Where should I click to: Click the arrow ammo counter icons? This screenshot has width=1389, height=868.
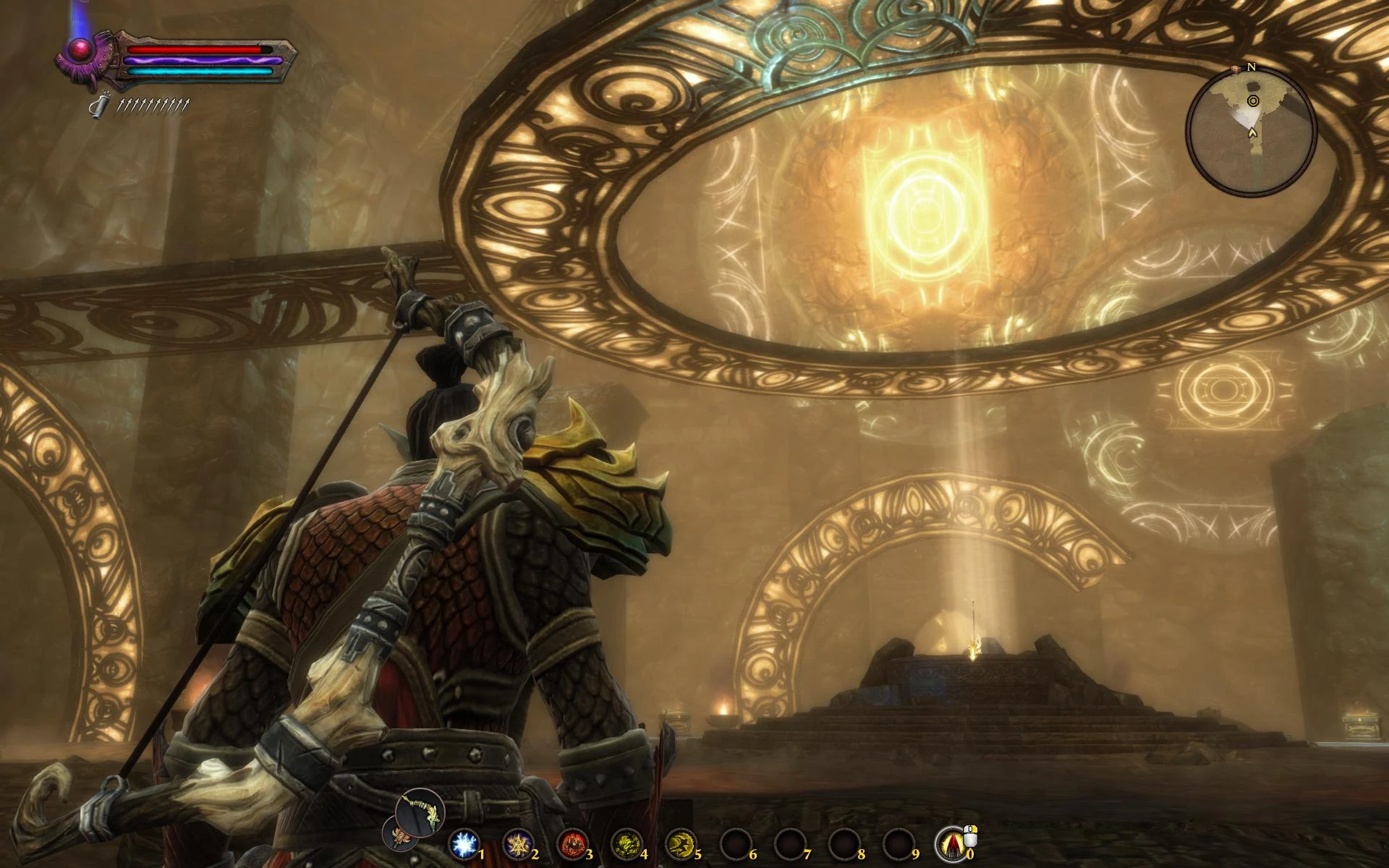(152, 106)
